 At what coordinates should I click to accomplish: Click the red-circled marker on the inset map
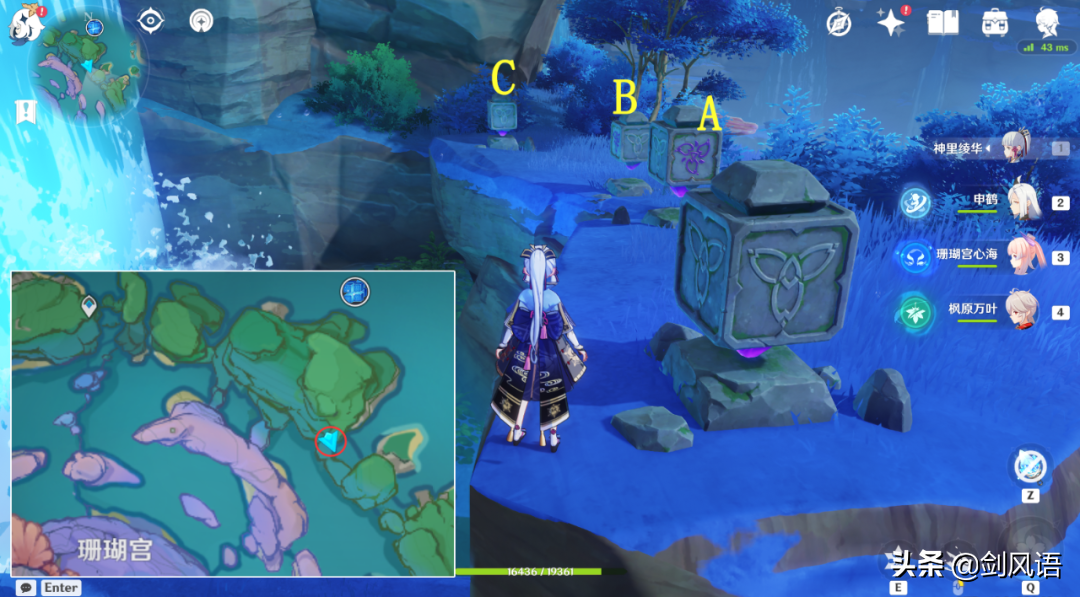tap(330, 440)
